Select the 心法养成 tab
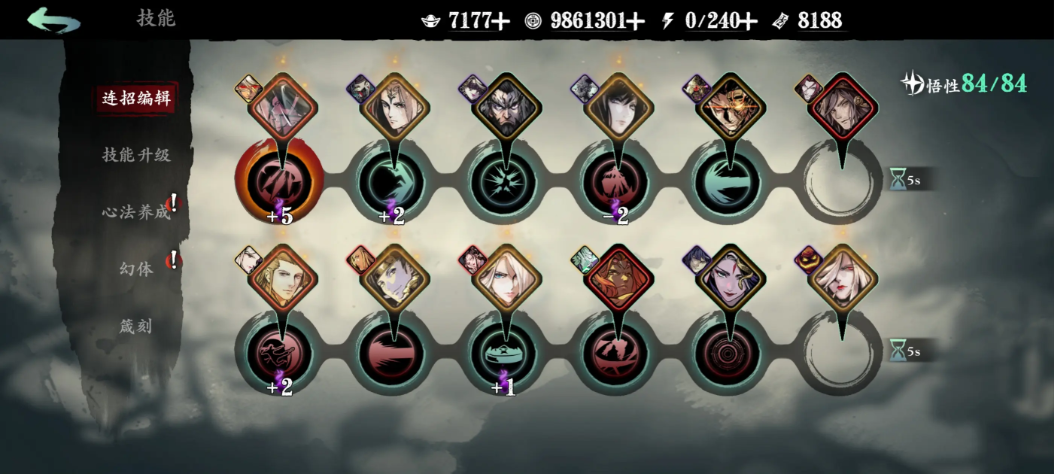 [x=136, y=212]
